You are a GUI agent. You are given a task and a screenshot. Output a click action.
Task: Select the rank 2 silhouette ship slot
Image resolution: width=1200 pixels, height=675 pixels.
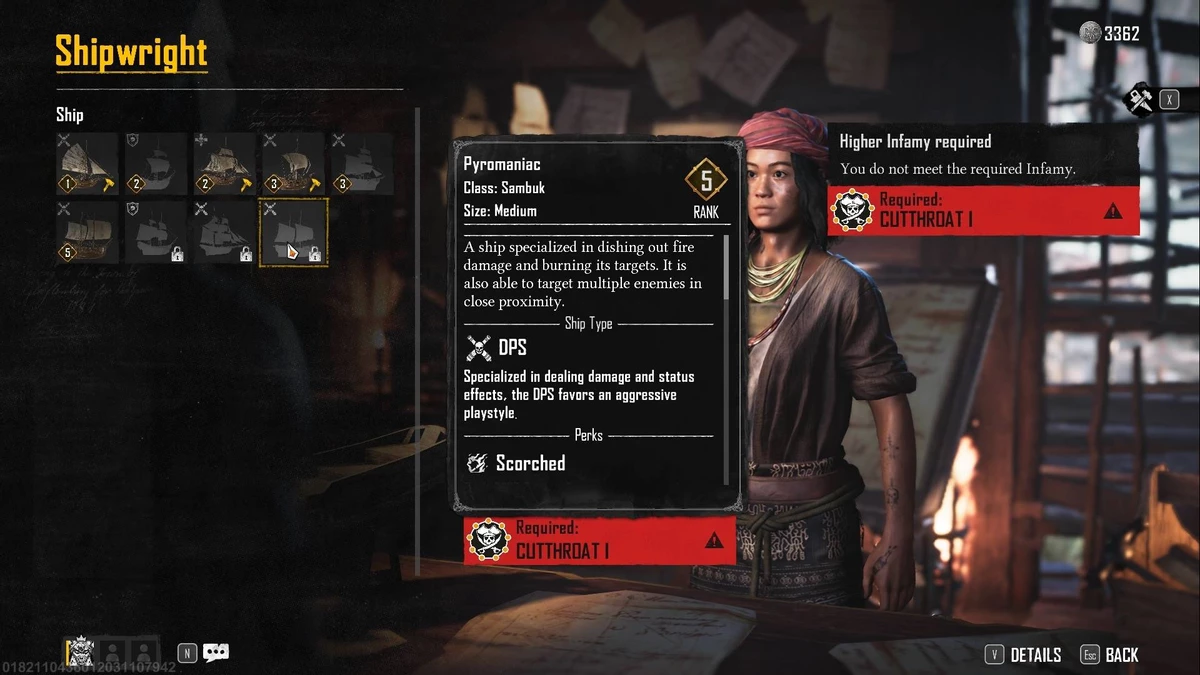[x=156, y=164]
